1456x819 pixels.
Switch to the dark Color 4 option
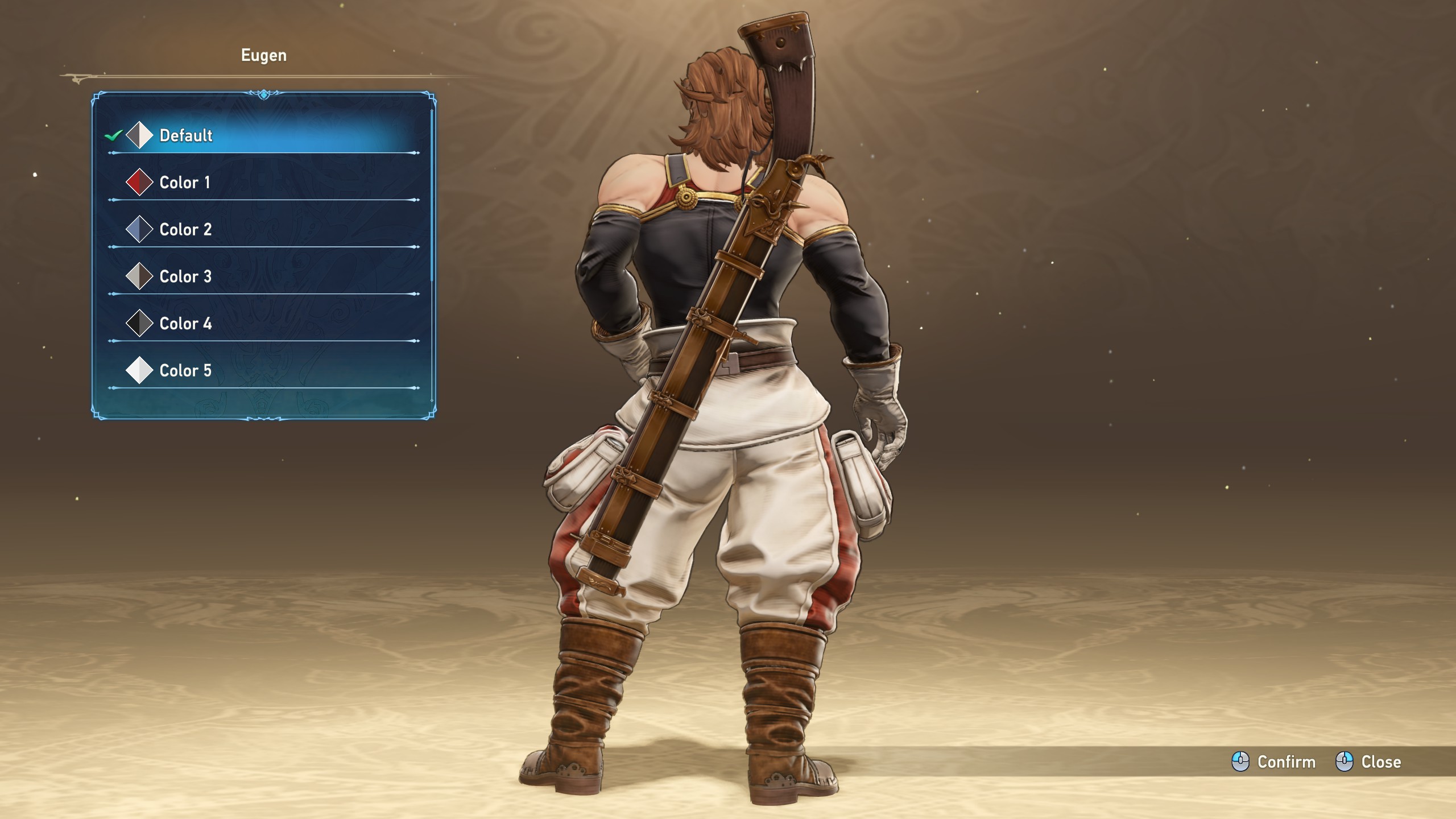click(185, 324)
